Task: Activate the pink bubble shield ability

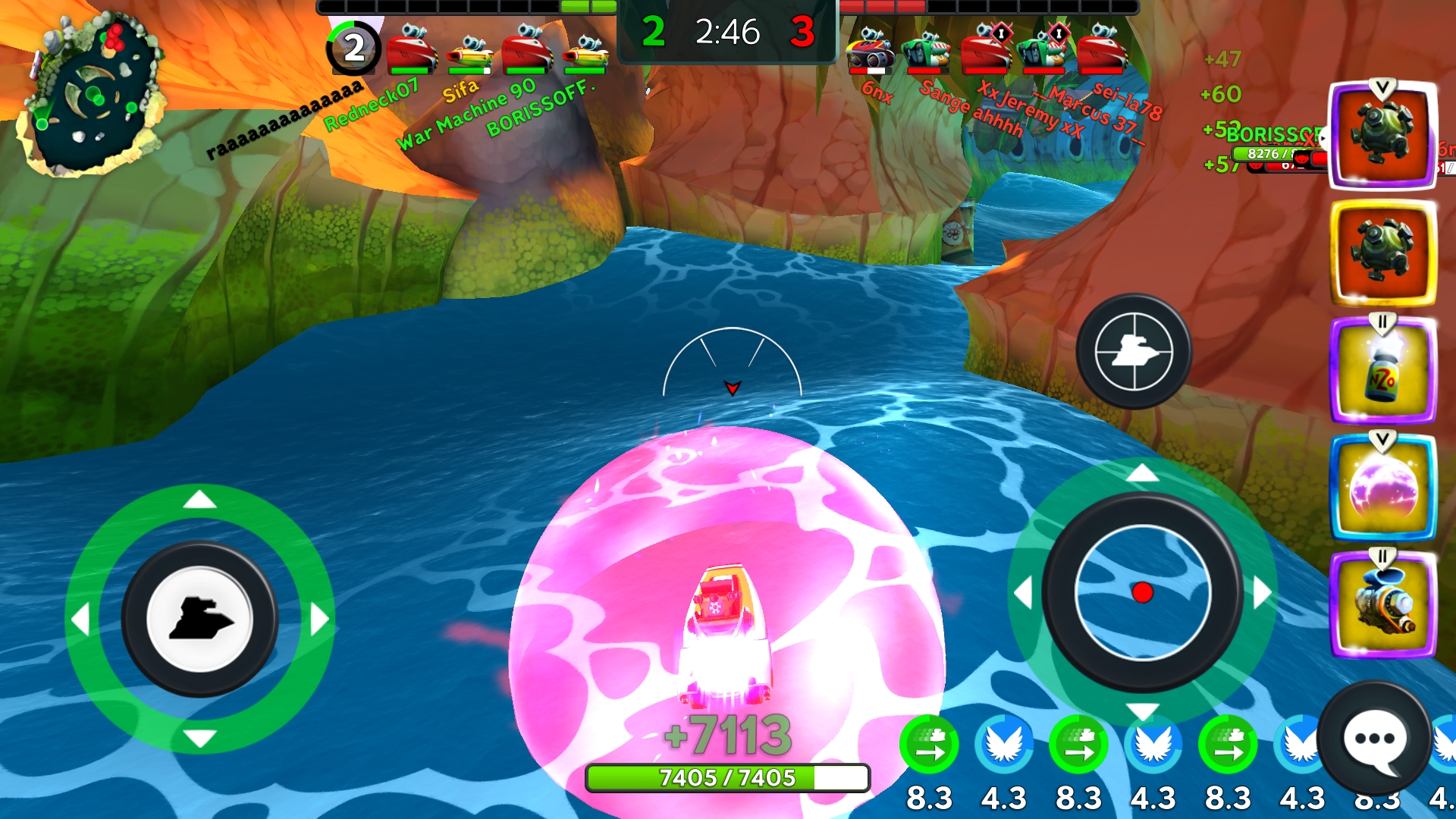Action: 1382,488
